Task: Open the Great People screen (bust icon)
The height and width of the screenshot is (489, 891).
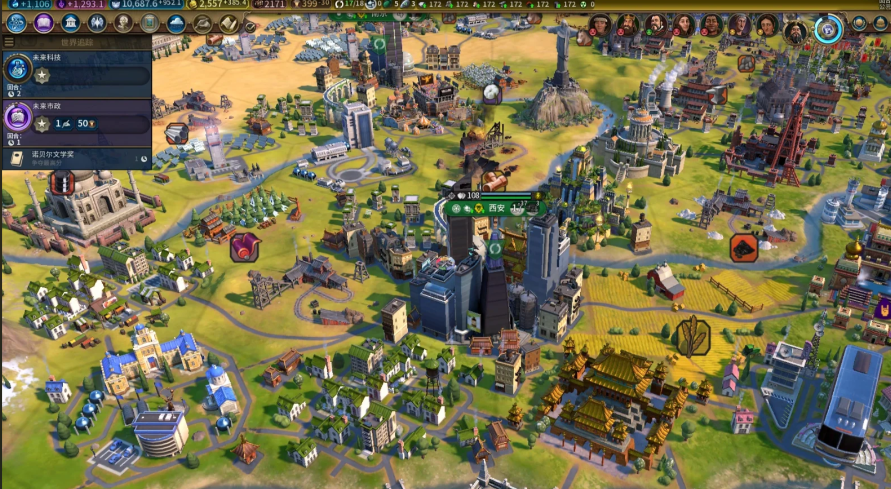Action: pos(124,23)
